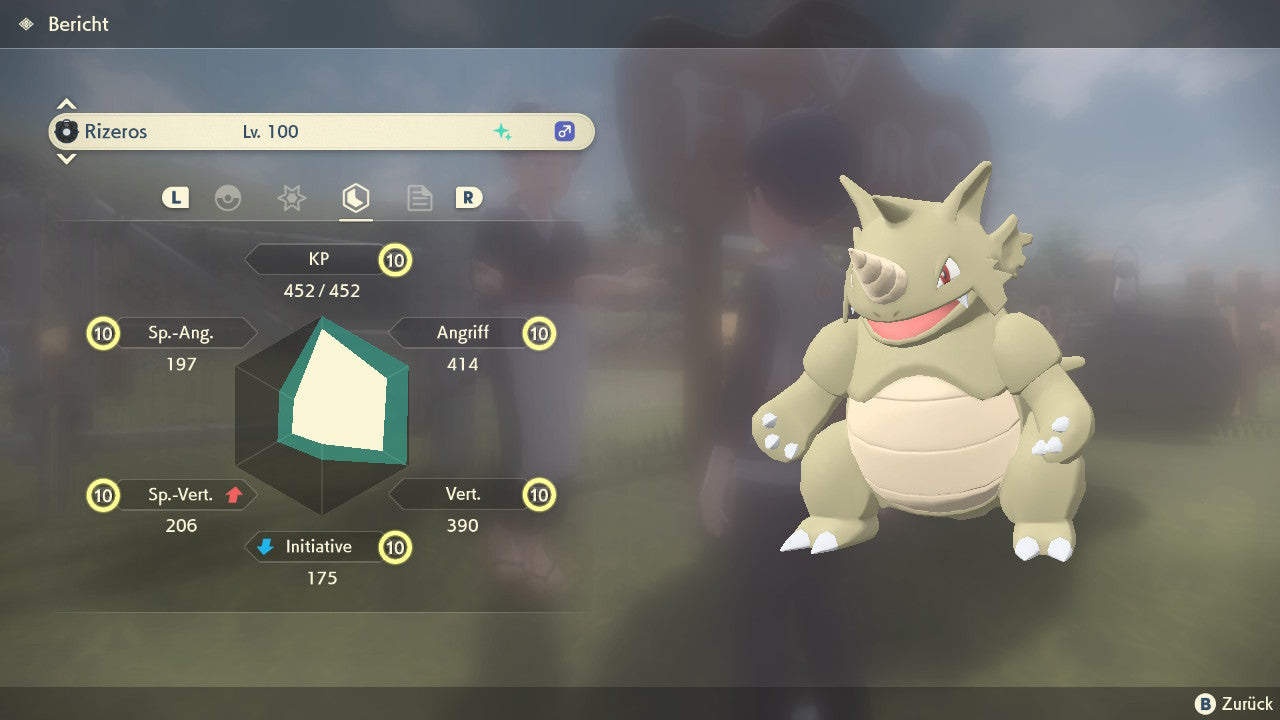Open the starburst moves tab
Screen dimensions: 1280x720
[291, 198]
